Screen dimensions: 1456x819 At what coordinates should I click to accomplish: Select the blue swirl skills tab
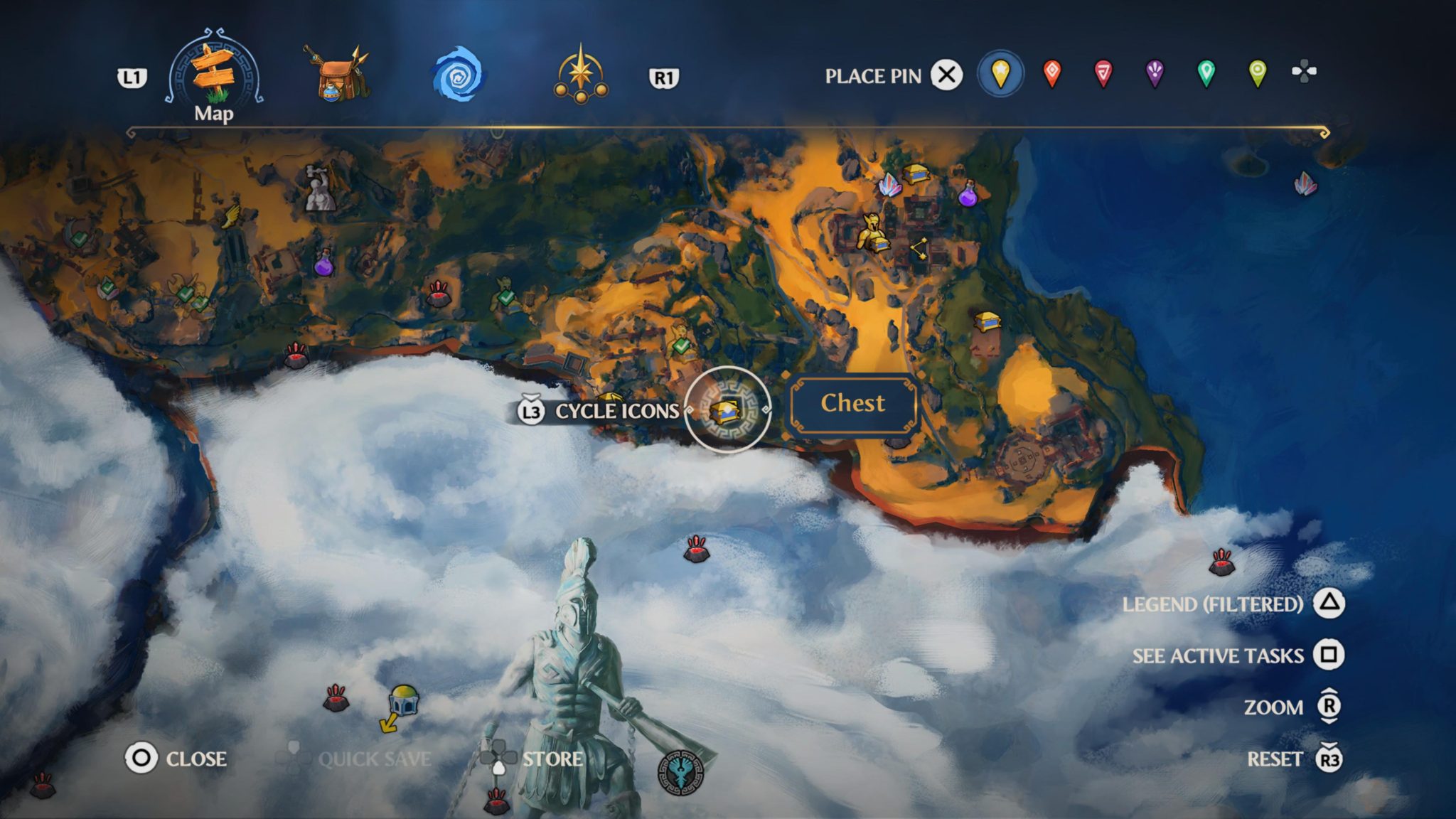click(x=459, y=73)
